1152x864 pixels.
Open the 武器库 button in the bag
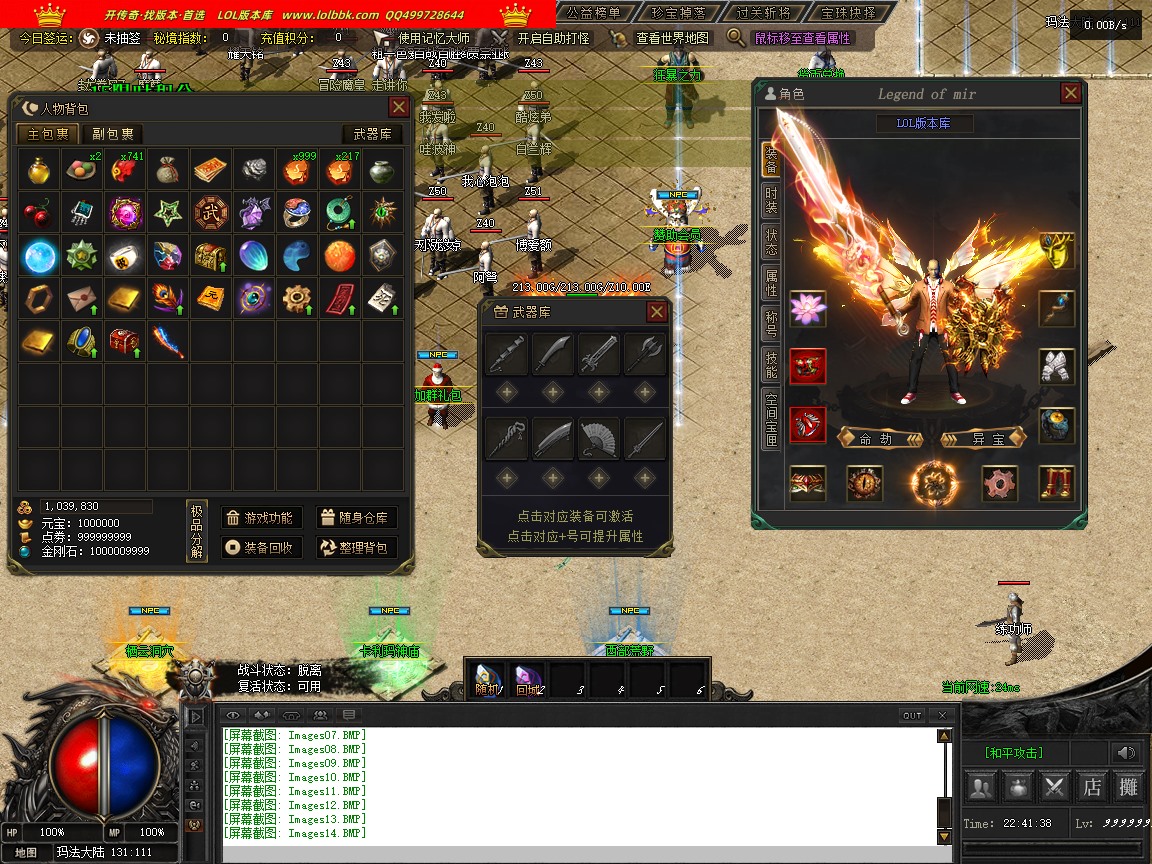[x=373, y=134]
